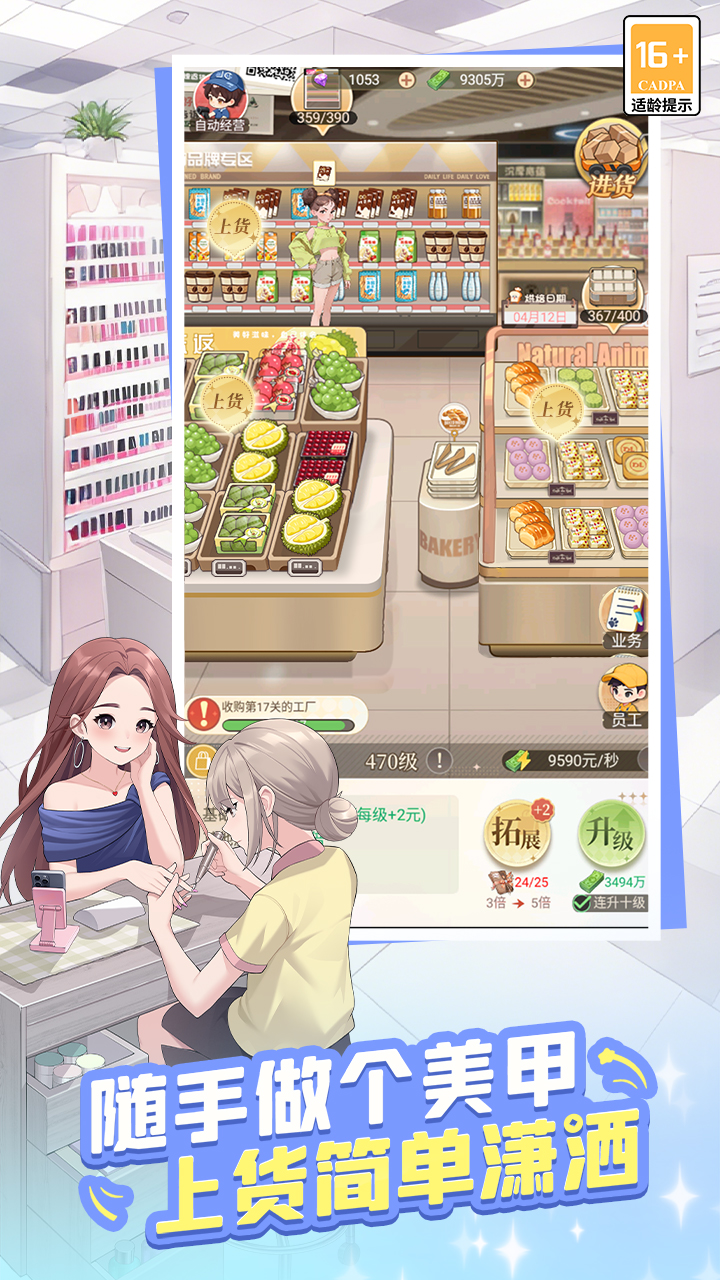The image size is (720, 1280).
Task: Tap the shopping bag icon near the level bar
Action: [x=203, y=760]
